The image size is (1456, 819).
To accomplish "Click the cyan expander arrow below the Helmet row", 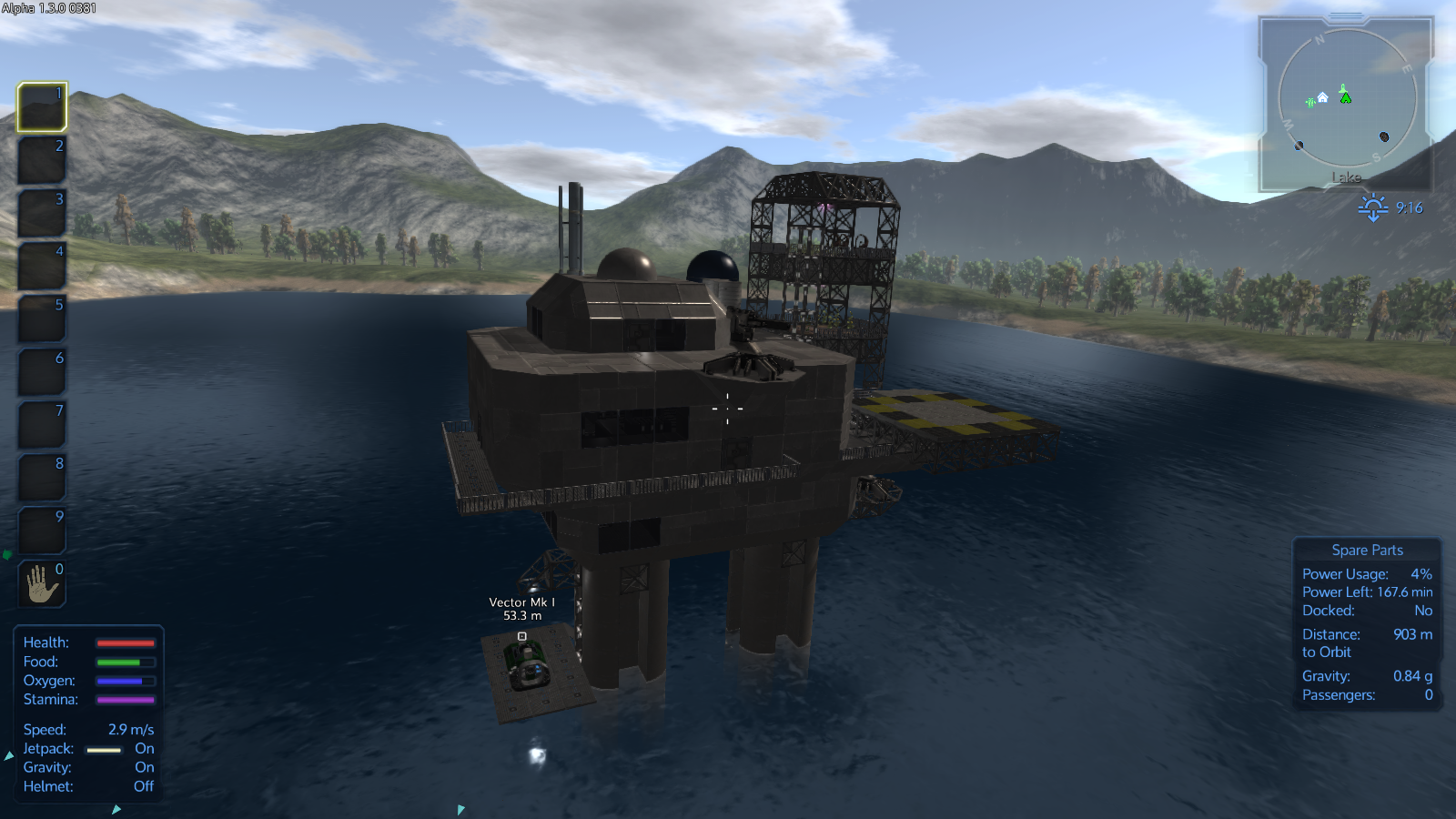I will click(116, 807).
